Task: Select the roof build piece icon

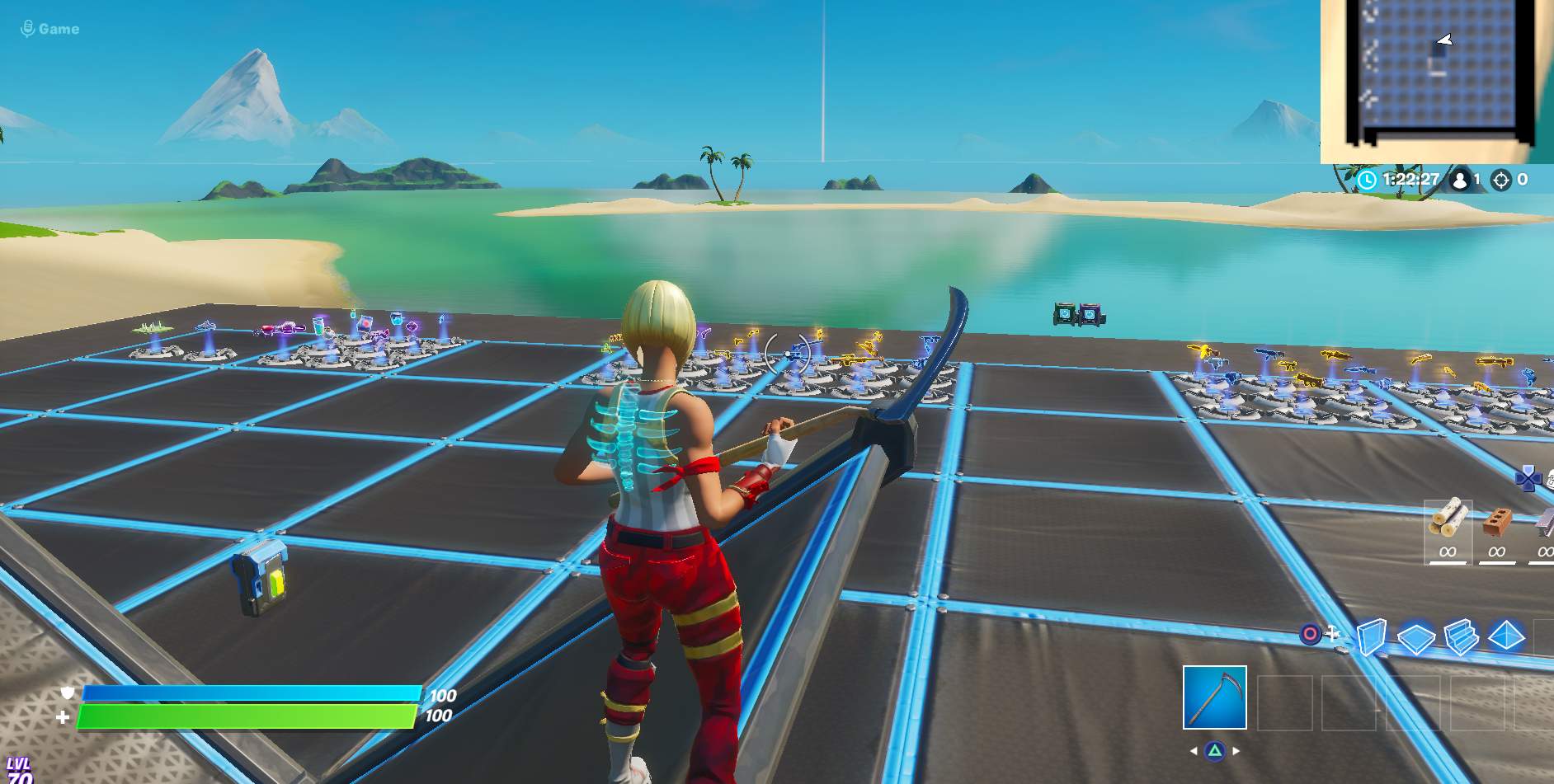Action: [1506, 633]
